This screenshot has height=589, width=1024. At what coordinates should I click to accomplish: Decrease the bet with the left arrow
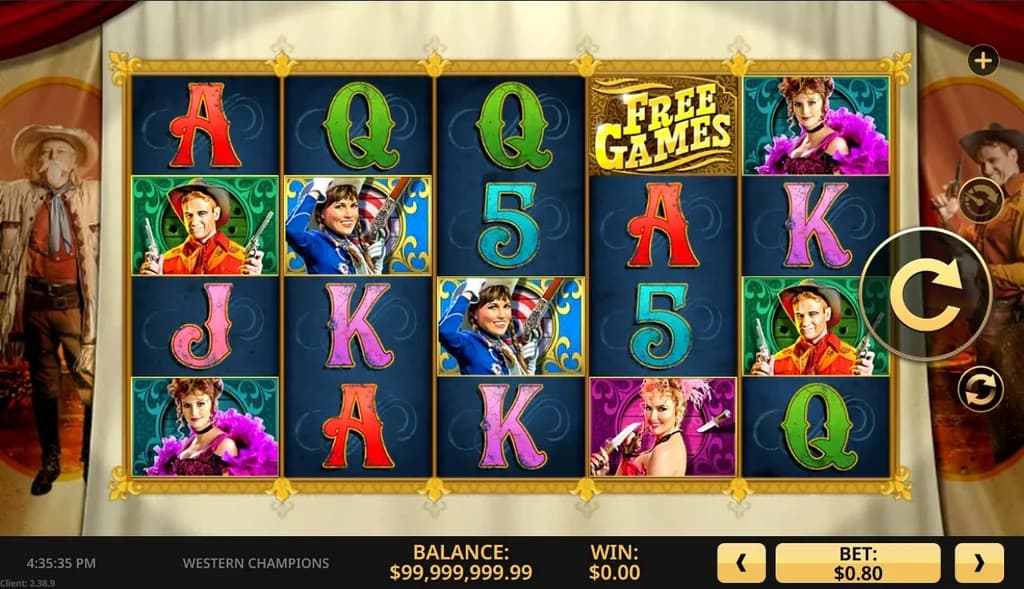[x=741, y=563]
